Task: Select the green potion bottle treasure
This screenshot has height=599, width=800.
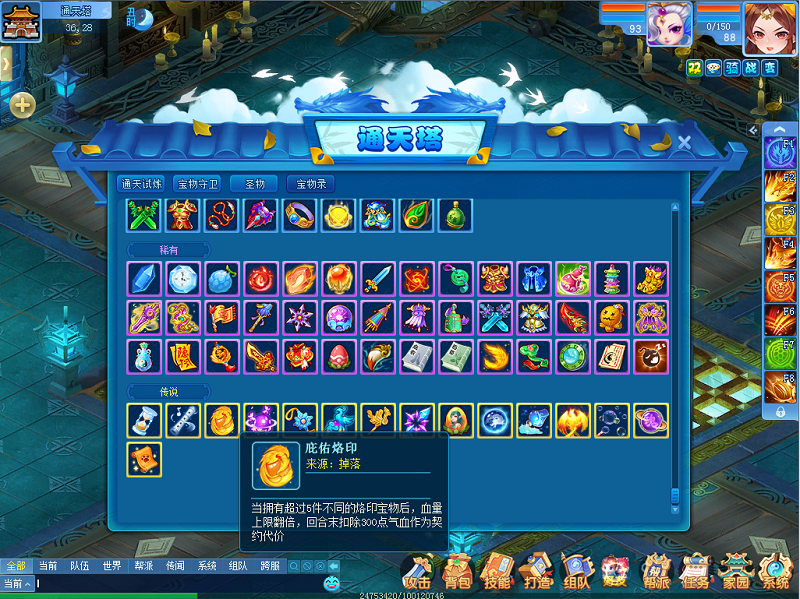Action: click(x=455, y=215)
